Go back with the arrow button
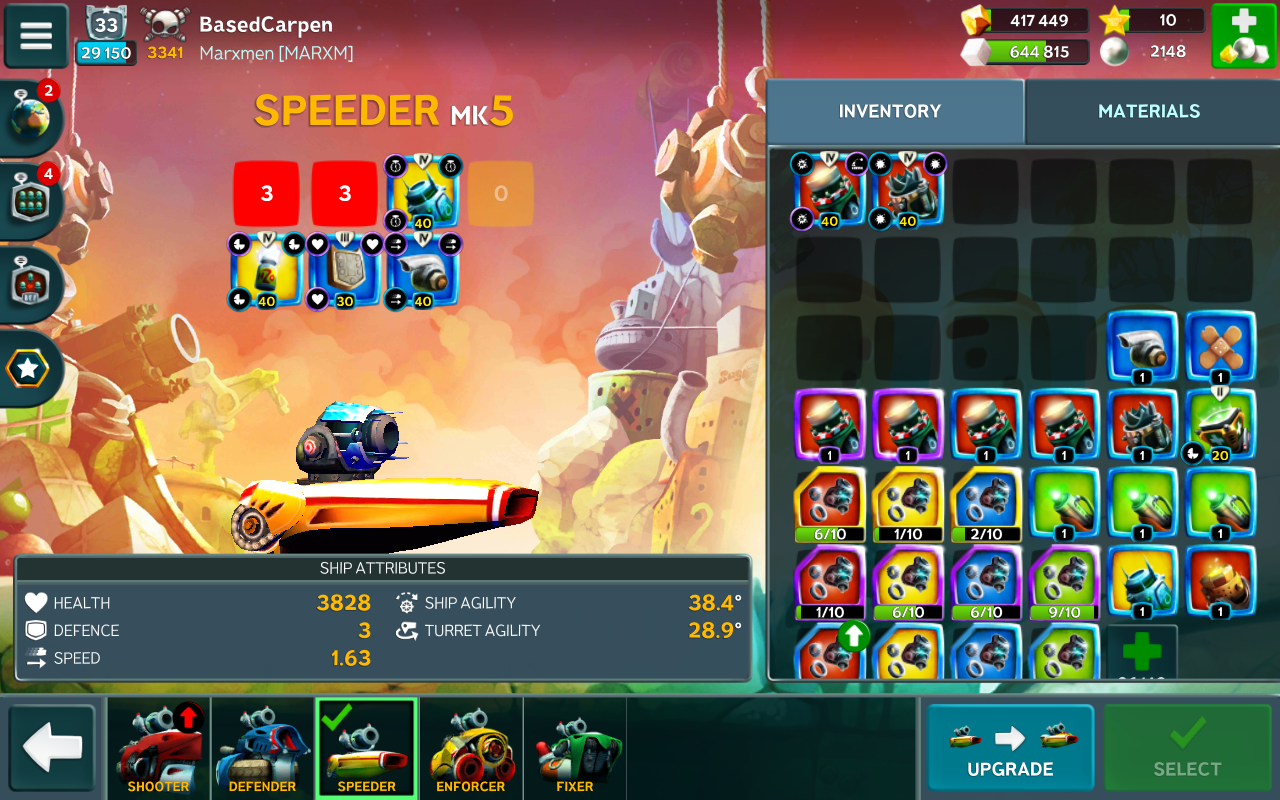Viewport: 1280px width, 800px height. (x=52, y=748)
